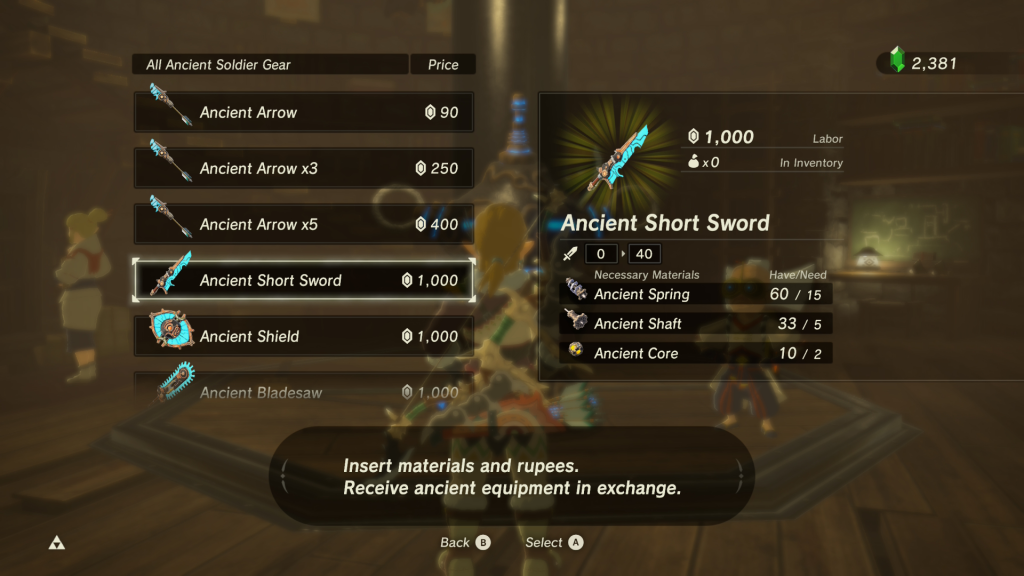Click the Ancient Spring material row
Screen dimensions: 1024x576
pyautogui.click(x=696, y=294)
